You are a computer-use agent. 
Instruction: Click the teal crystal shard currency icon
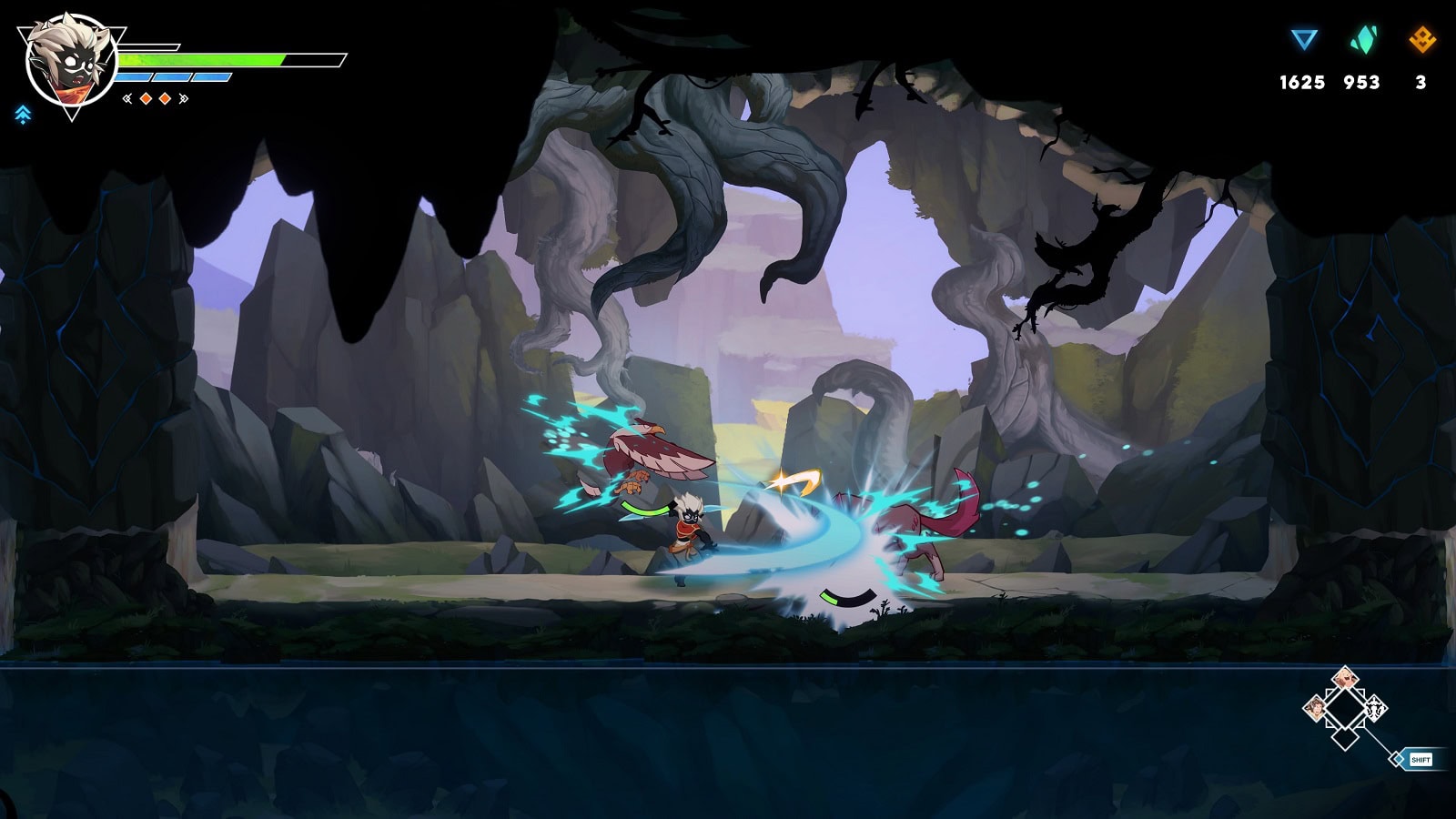point(1362,40)
